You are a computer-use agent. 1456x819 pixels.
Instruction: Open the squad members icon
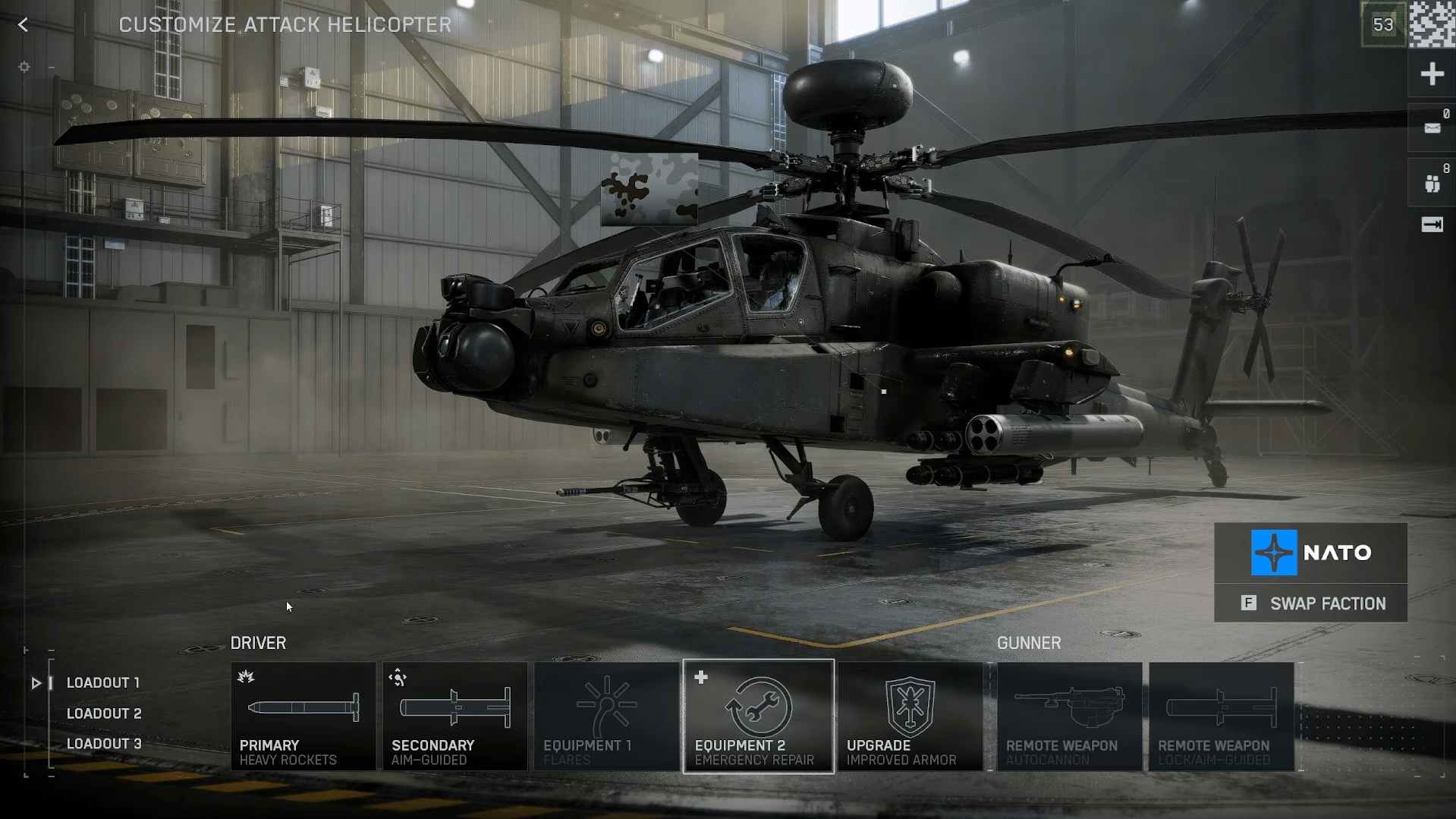(1432, 184)
